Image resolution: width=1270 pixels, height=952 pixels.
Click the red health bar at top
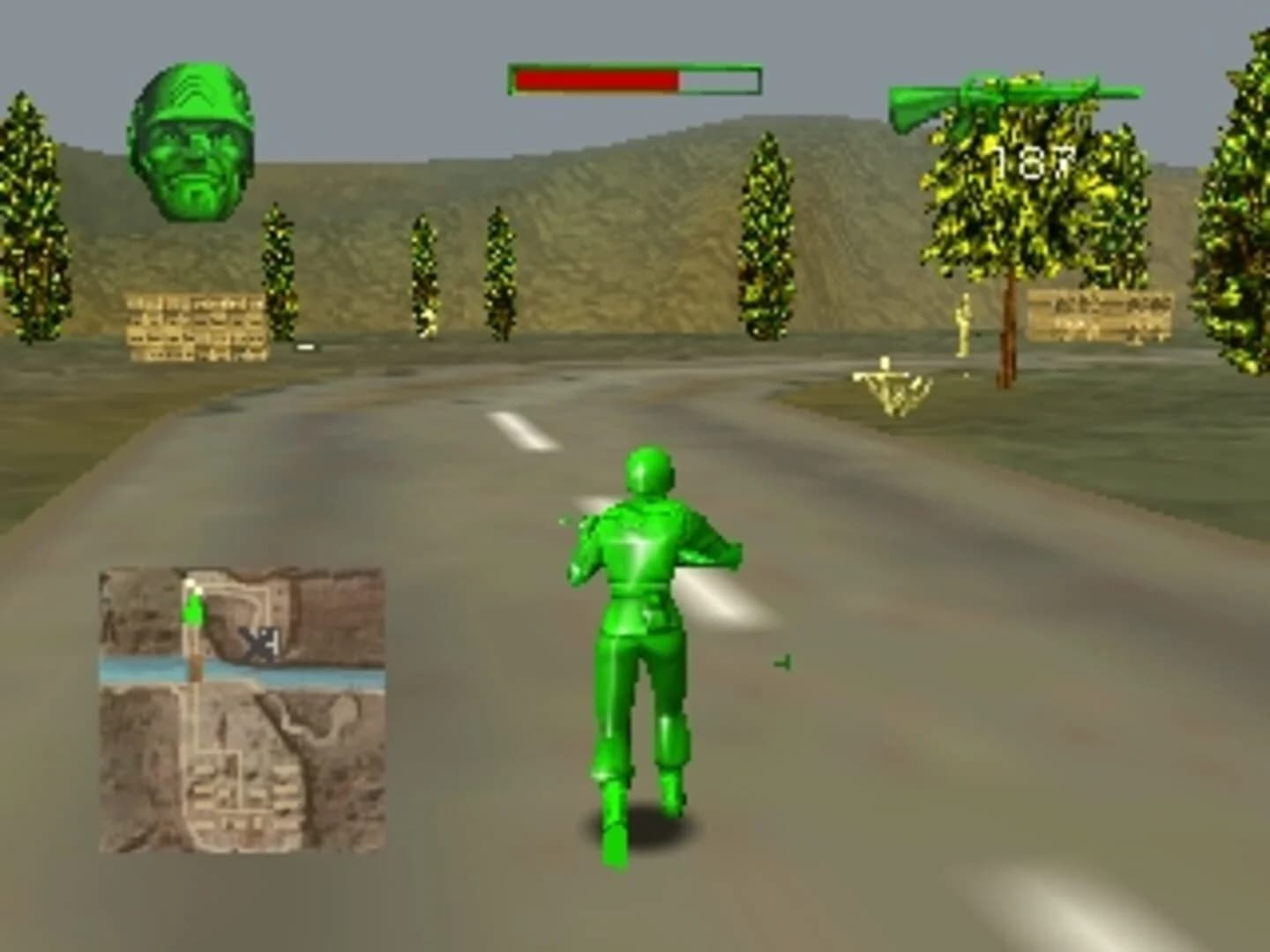point(595,78)
